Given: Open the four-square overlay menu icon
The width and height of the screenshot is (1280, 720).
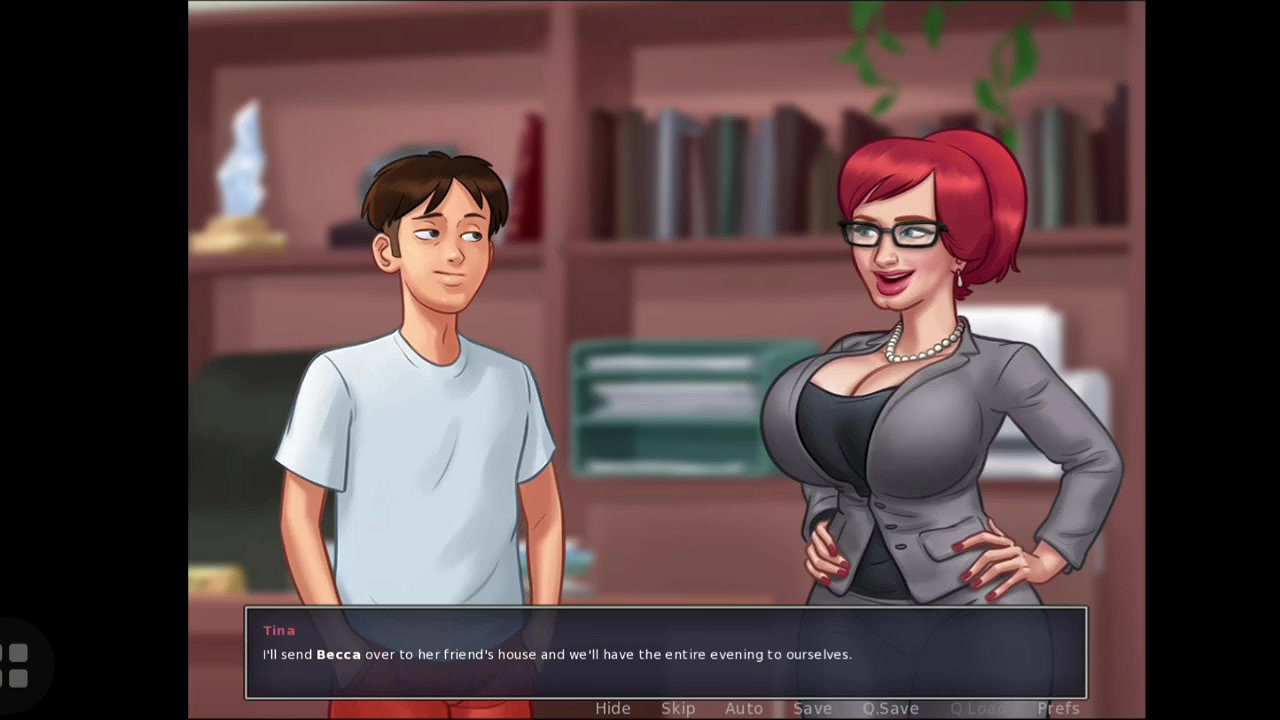Looking at the screenshot, I should (x=17, y=666).
